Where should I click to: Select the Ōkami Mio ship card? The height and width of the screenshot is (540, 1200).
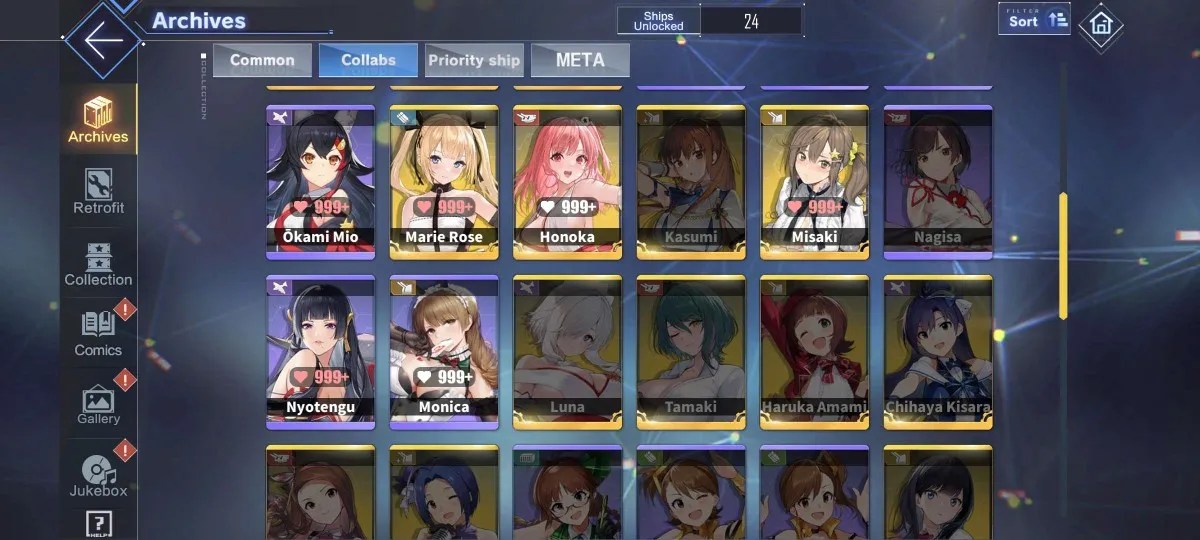(321, 182)
